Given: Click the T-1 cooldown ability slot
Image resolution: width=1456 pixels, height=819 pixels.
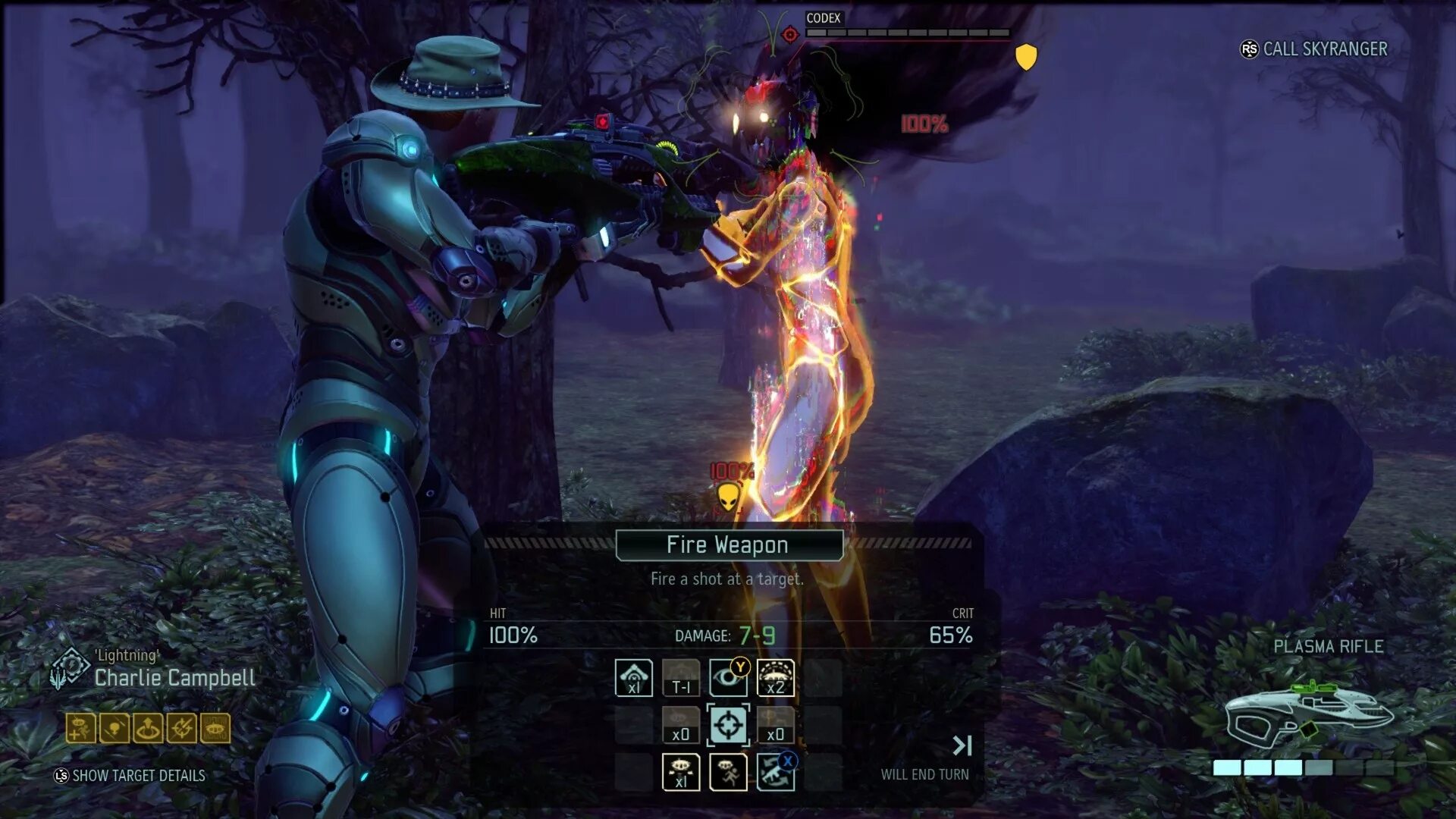Looking at the screenshot, I should coord(680,677).
